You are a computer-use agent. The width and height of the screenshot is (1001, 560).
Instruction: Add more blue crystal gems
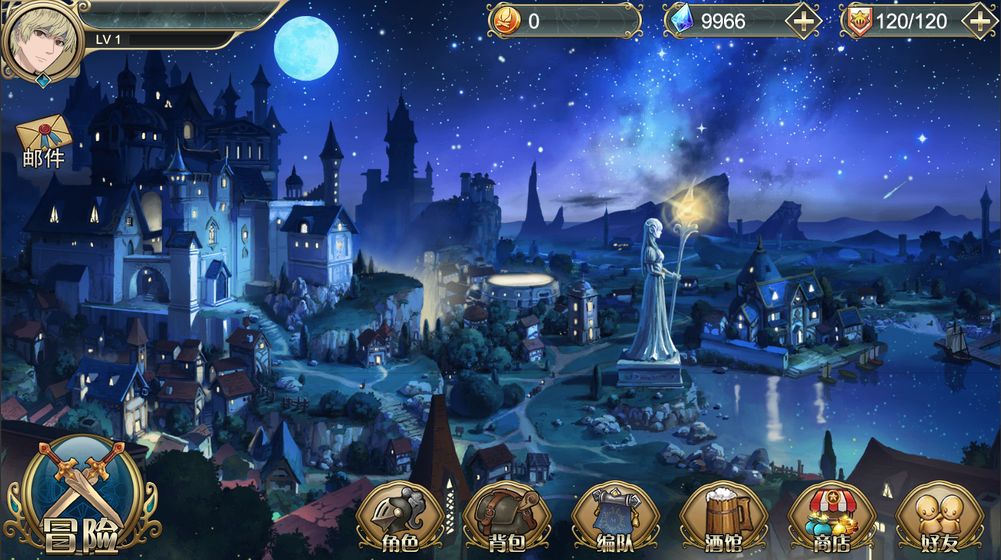click(803, 21)
